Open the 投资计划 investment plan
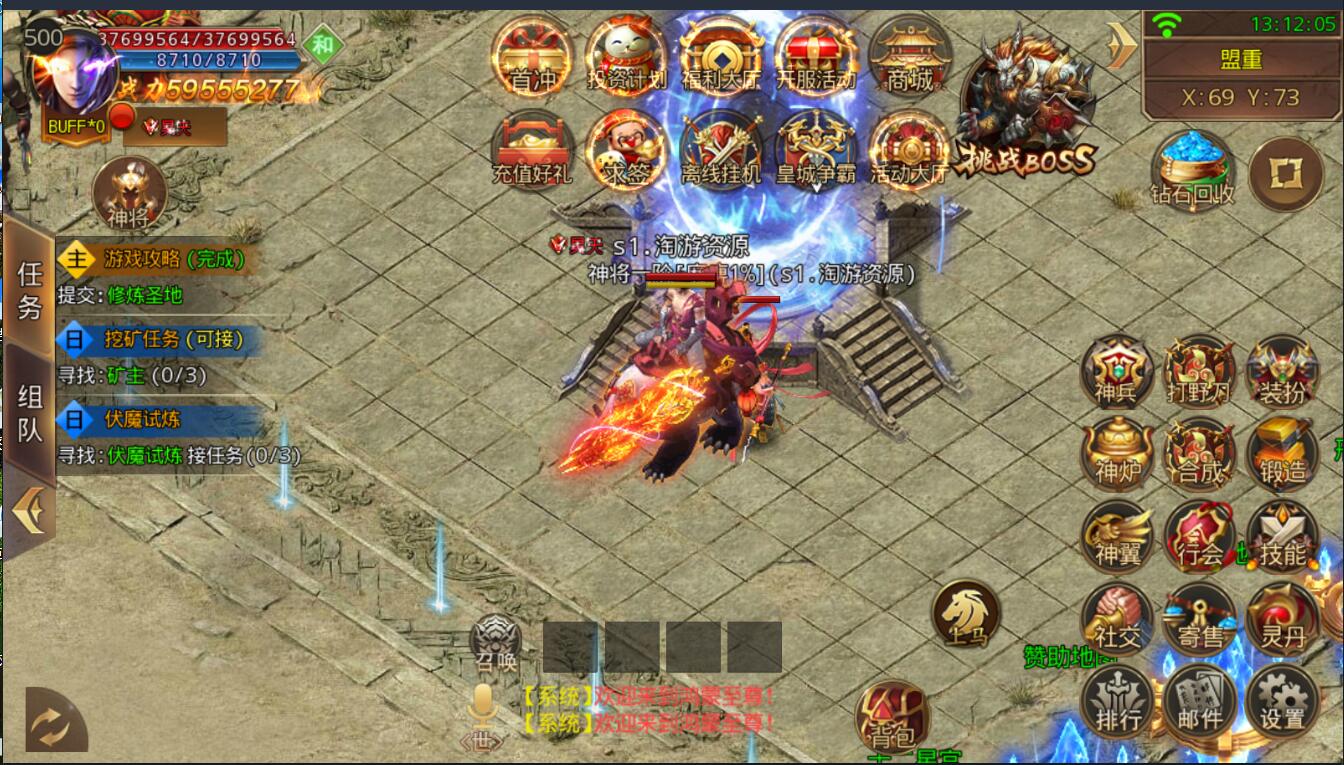The image size is (1344, 765). click(626, 58)
